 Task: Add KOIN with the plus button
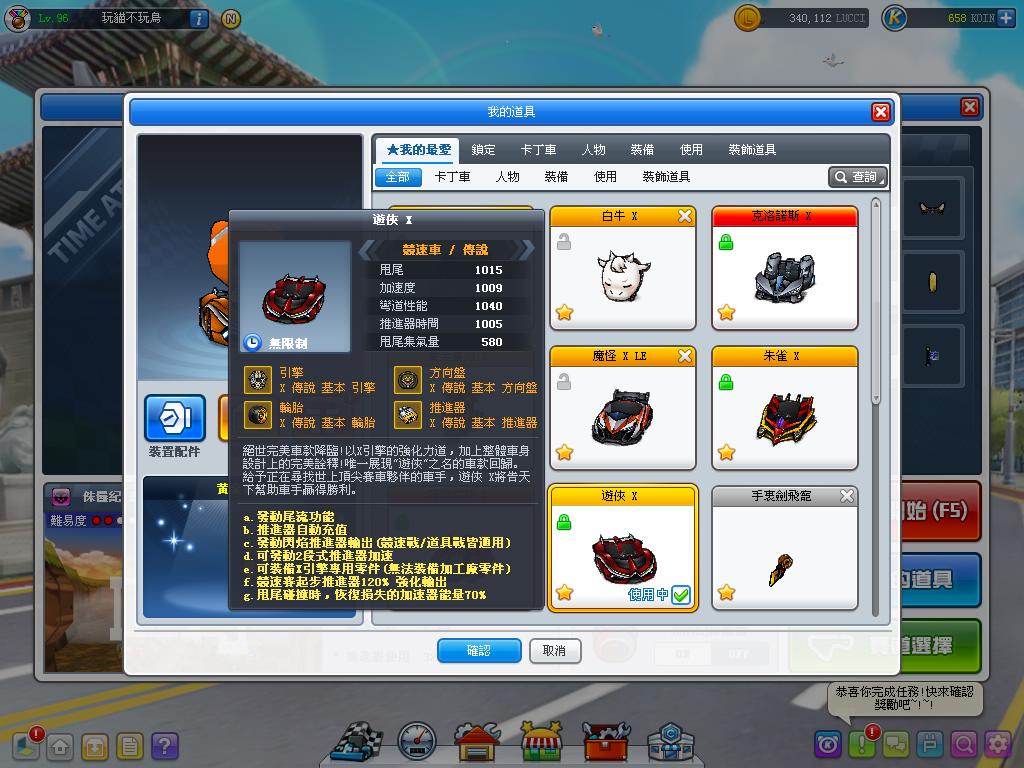1005,18
